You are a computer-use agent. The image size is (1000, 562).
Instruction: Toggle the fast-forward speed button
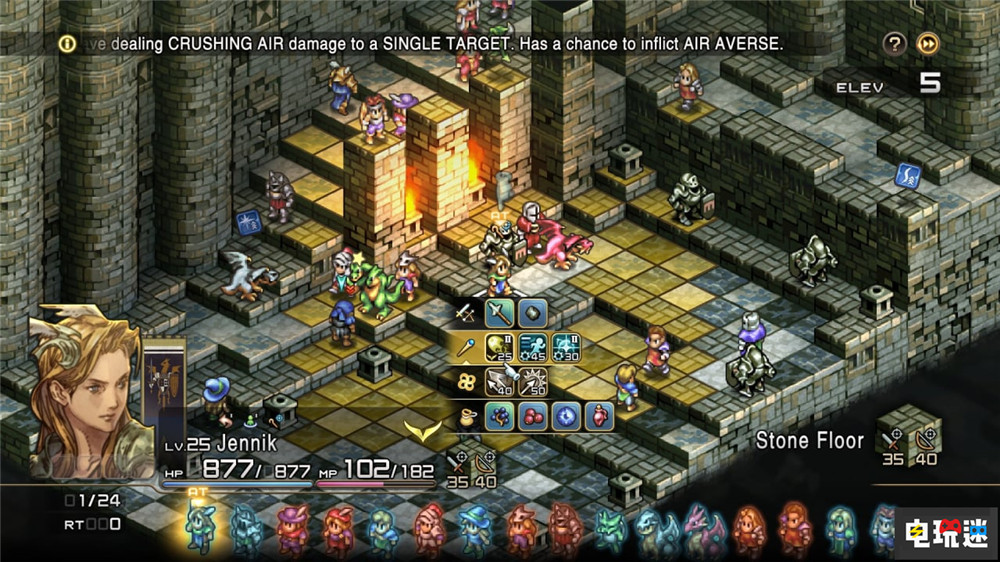pos(928,44)
